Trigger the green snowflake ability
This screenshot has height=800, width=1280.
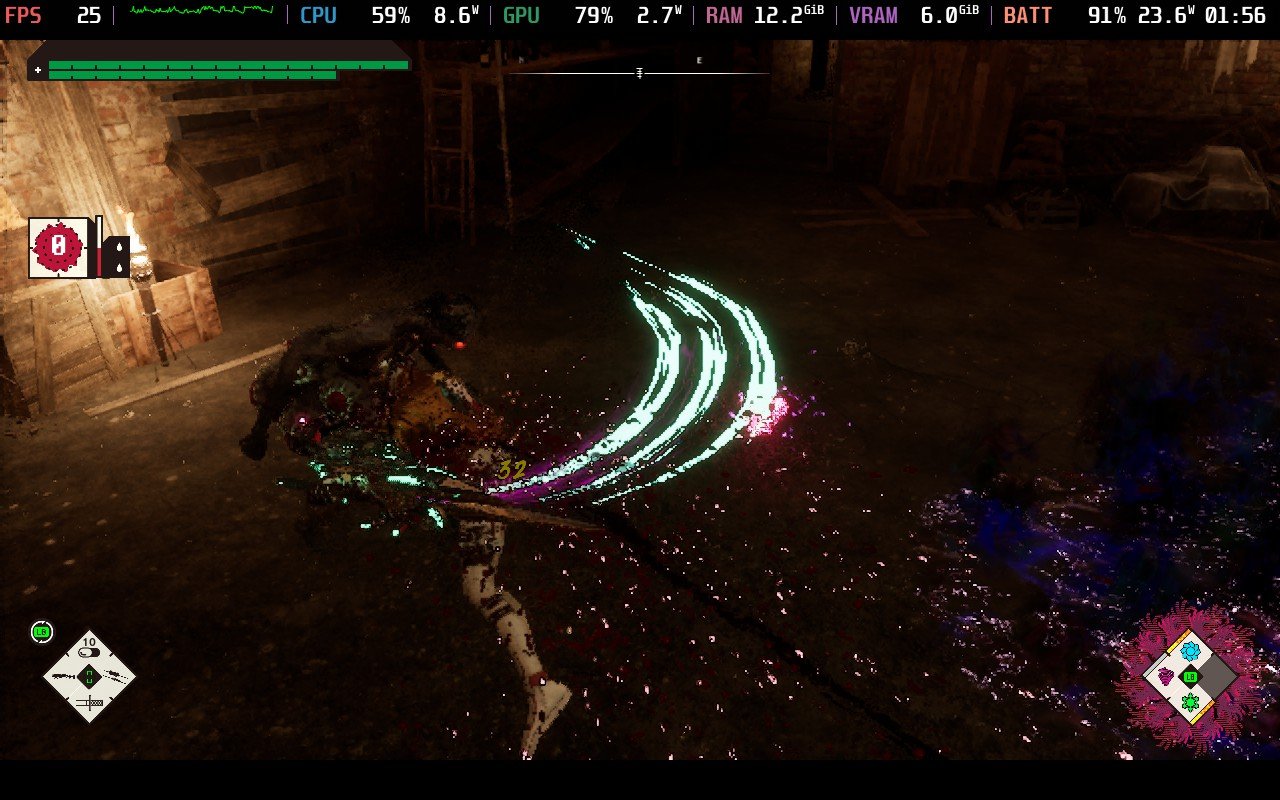(x=1190, y=703)
